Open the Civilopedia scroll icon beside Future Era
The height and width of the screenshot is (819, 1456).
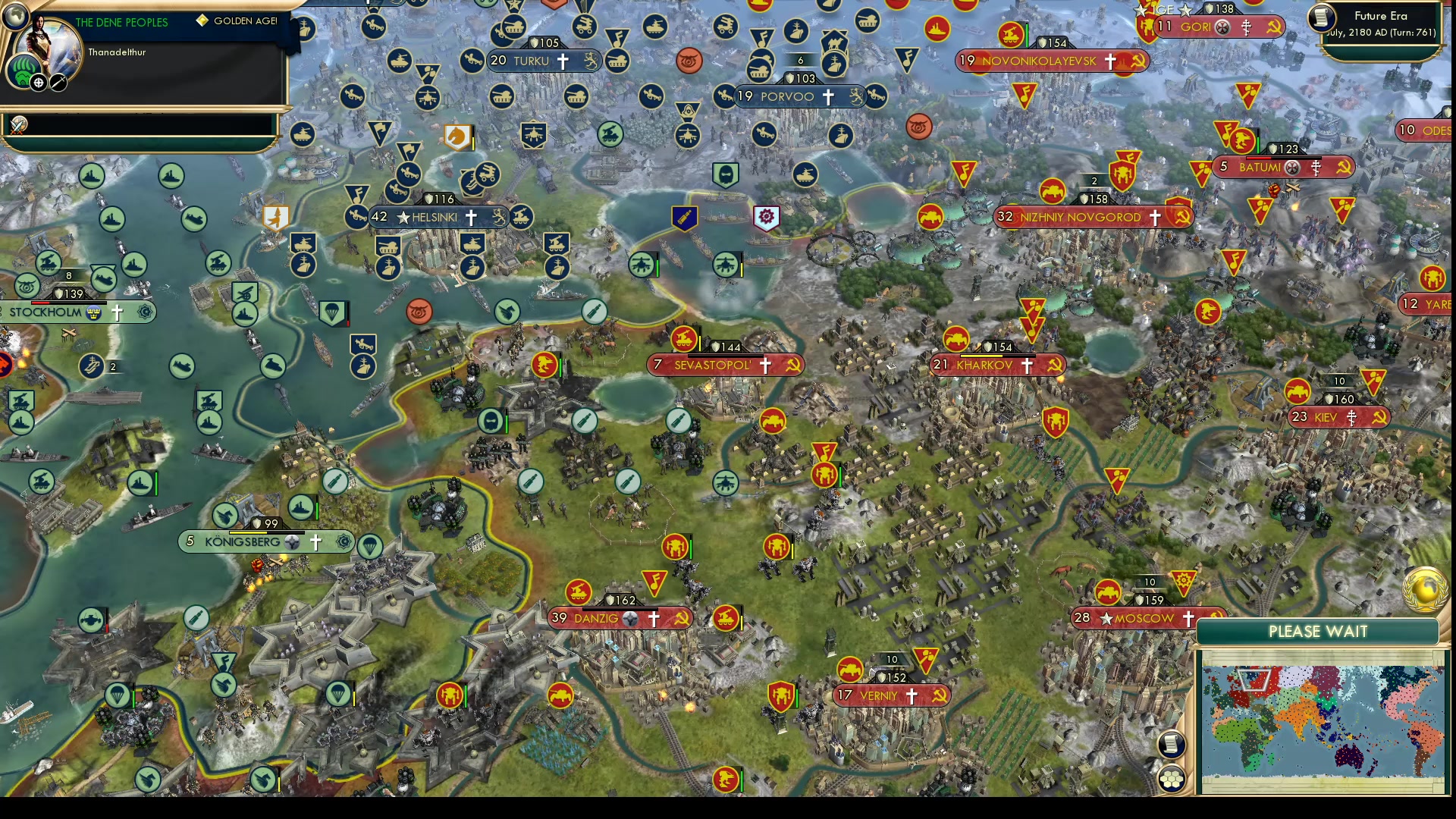(1321, 19)
